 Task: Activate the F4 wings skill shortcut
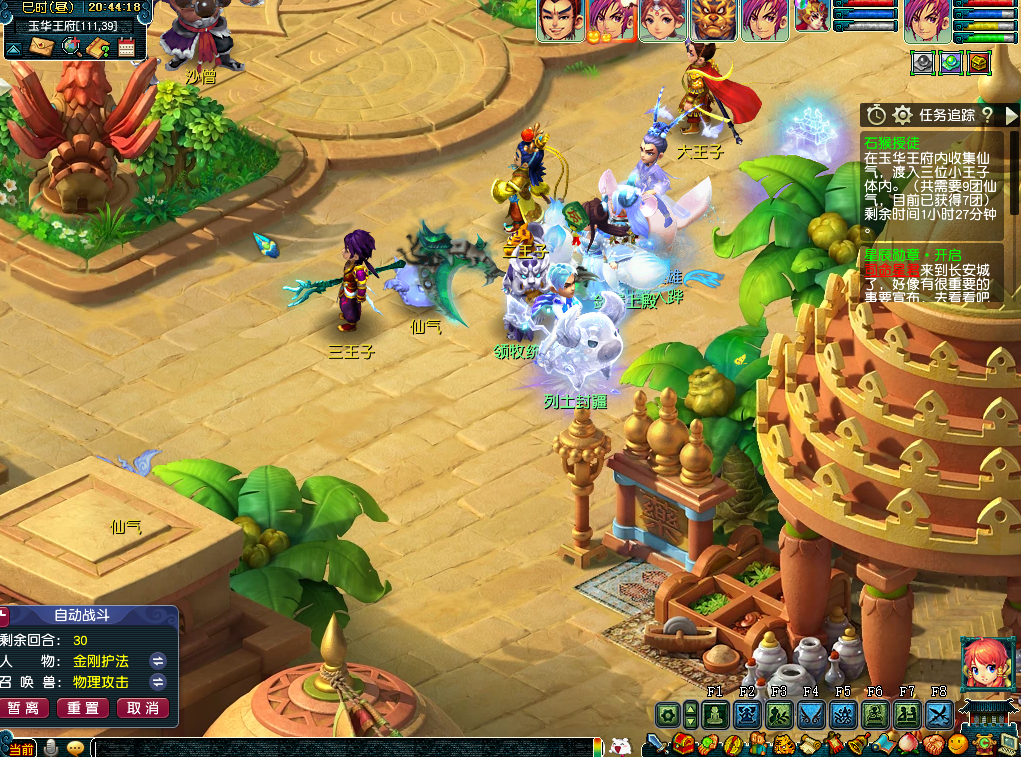(811, 714)
